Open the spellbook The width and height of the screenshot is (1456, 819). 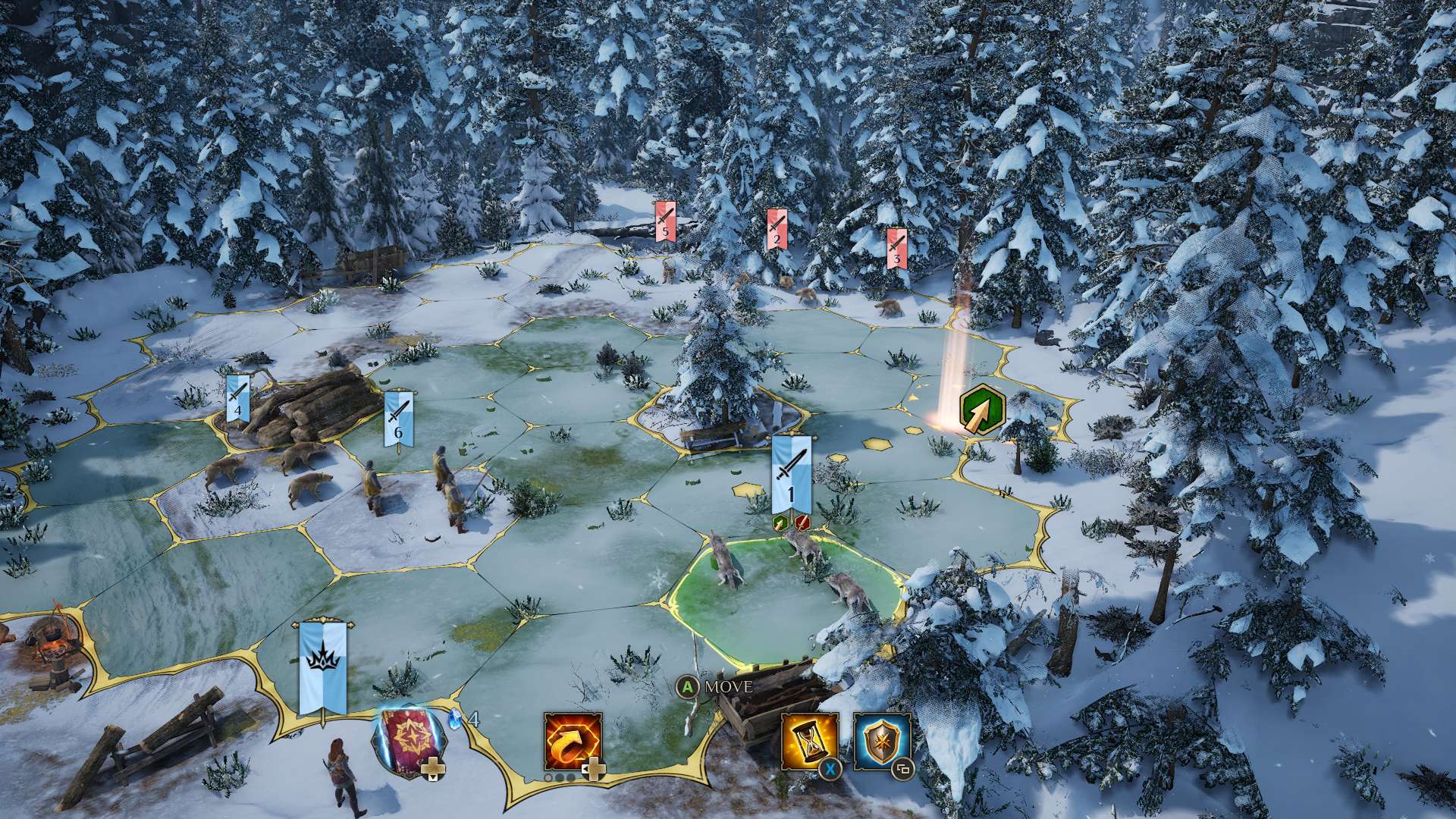tap(409, 739)
